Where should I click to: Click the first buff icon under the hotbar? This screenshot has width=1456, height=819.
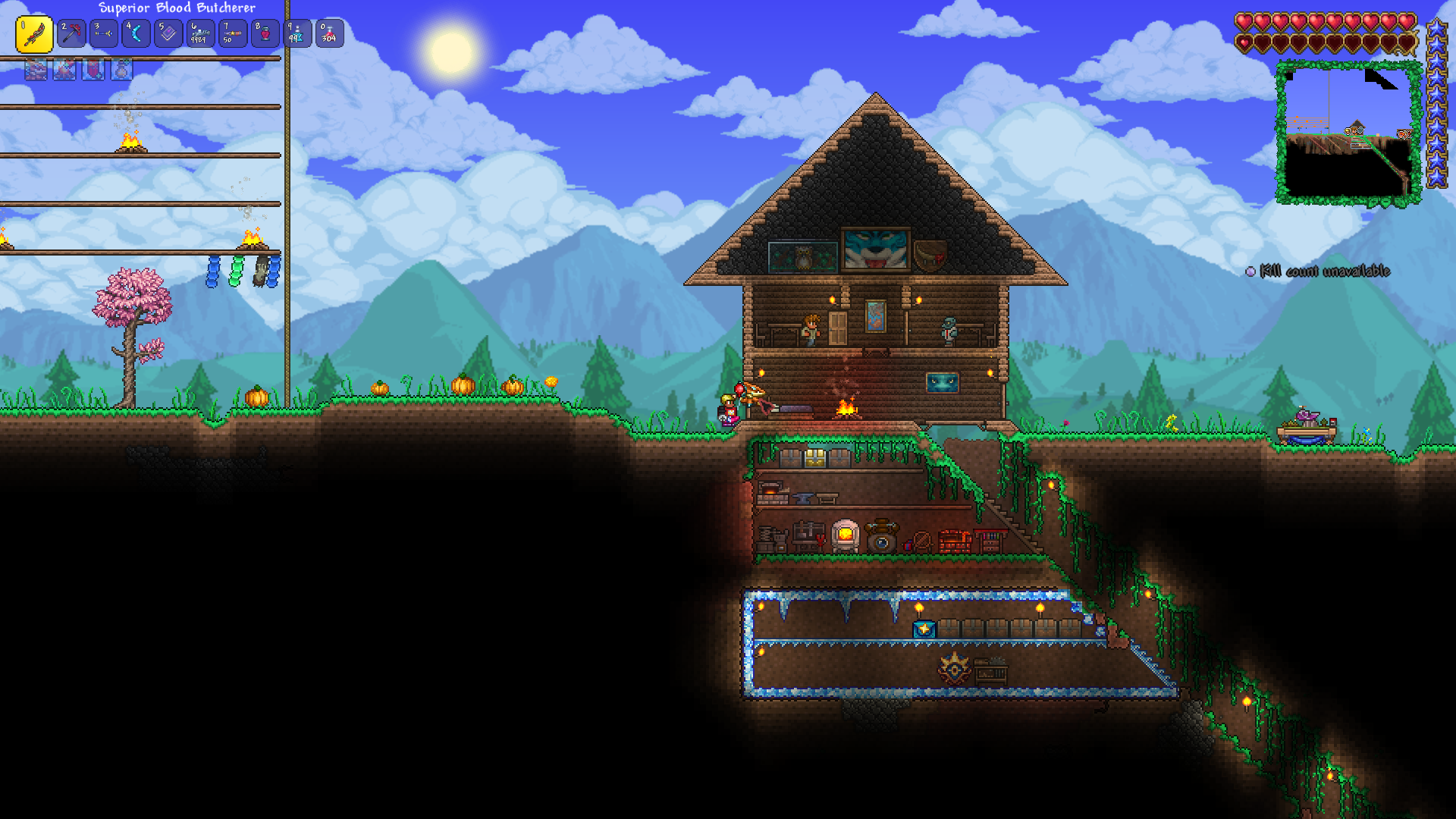click(x=36, y=70)
